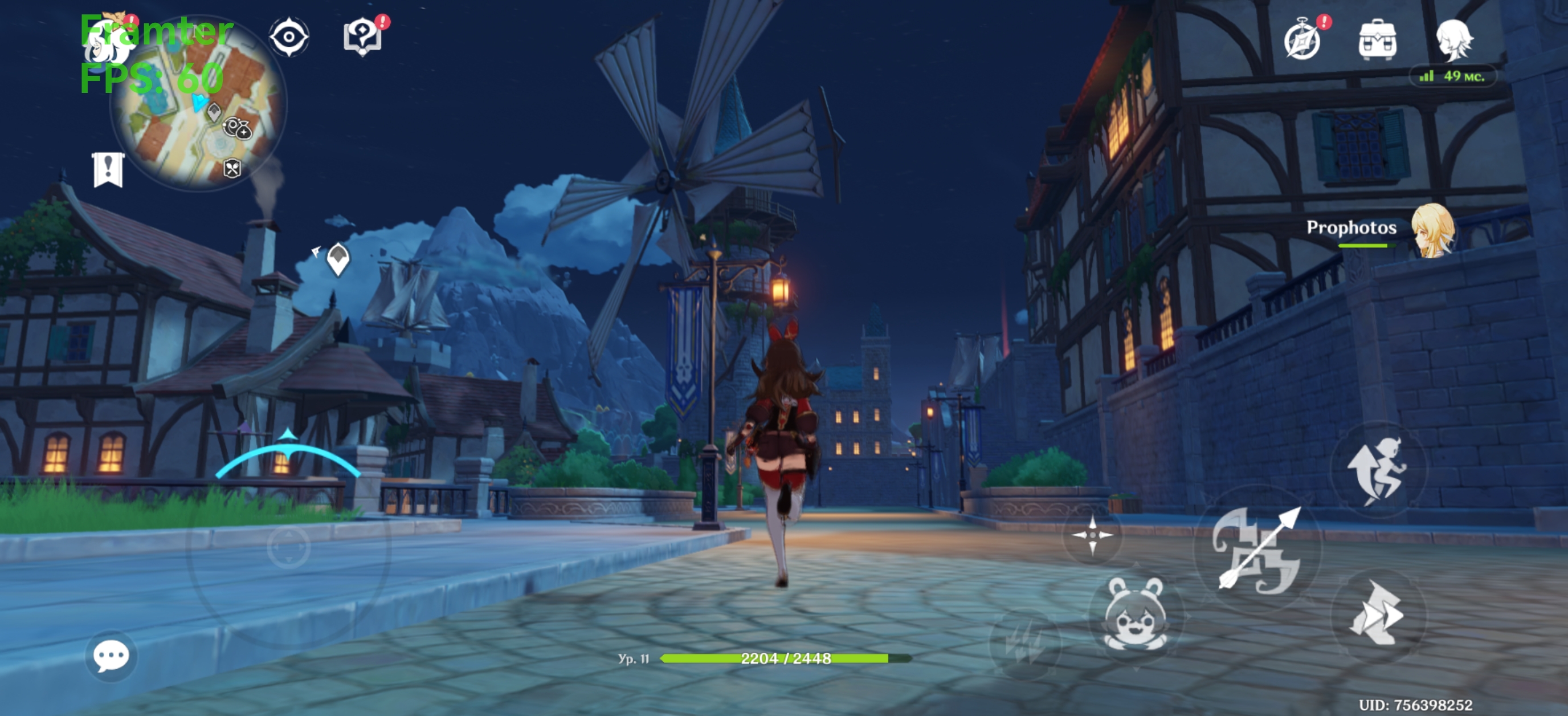The width and height of the screenshot is (1568, 716).
Task: Tap the jump button
Action: point(1377,469)
